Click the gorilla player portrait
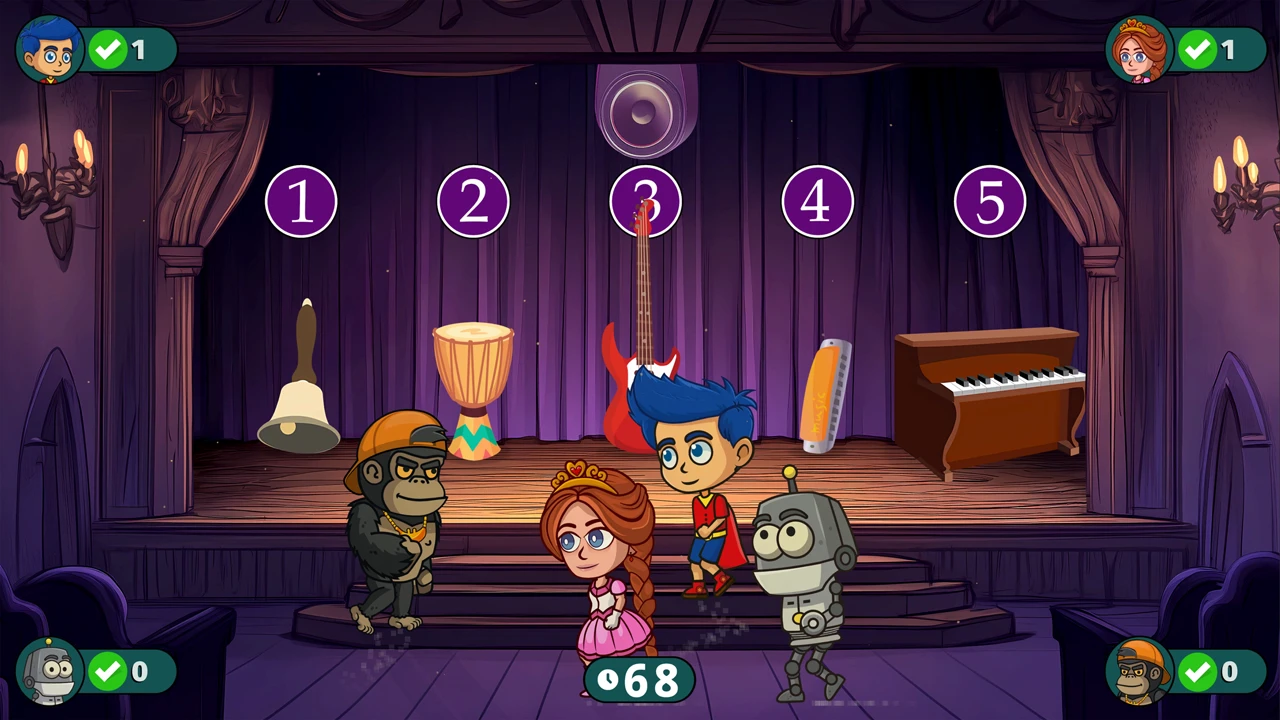Image resolution: width=1280 pixels, height=720 pixels. pos(1140,671)
